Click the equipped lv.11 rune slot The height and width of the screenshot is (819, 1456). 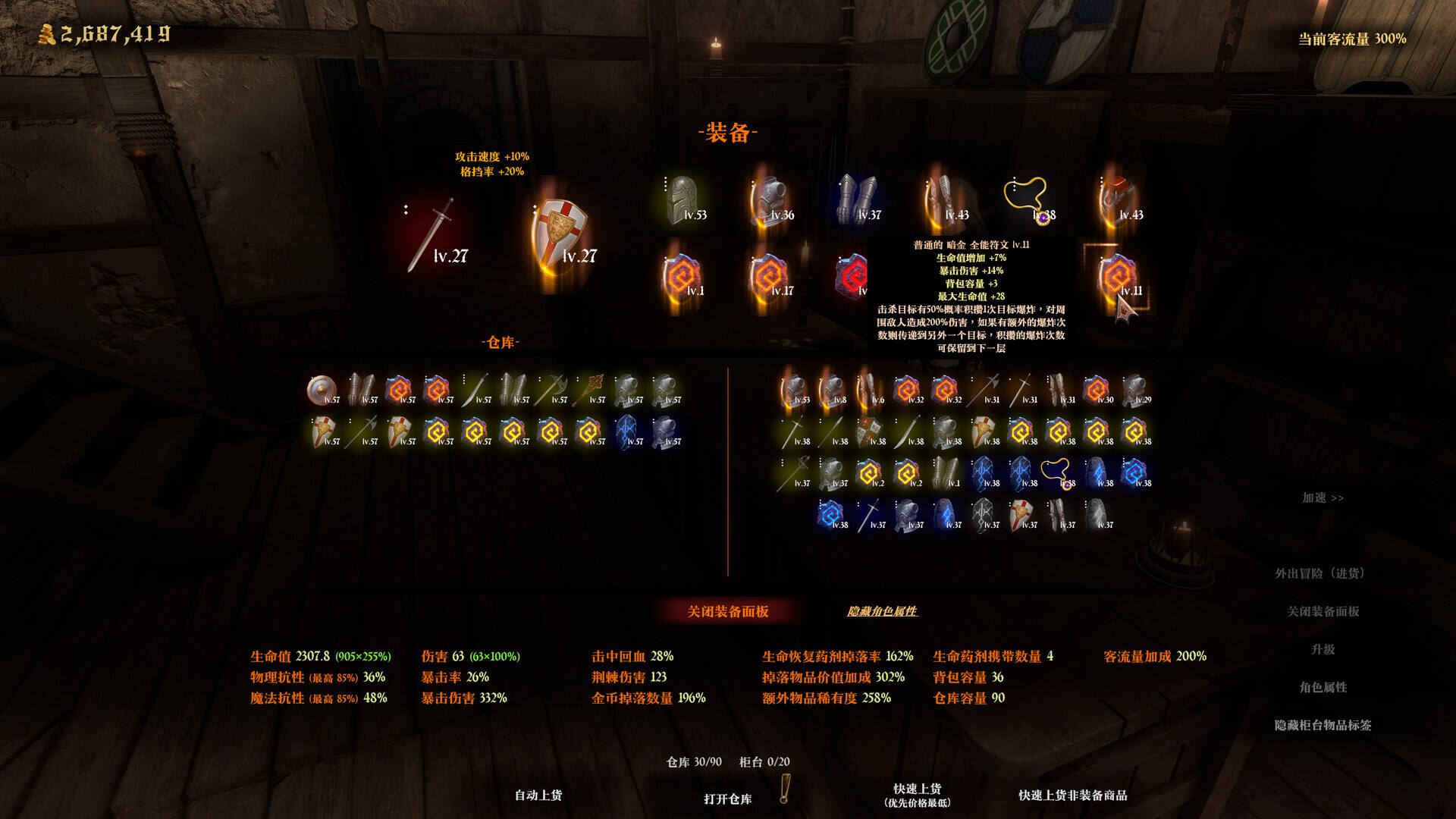pyautogui.click(x=1118, y=277)
